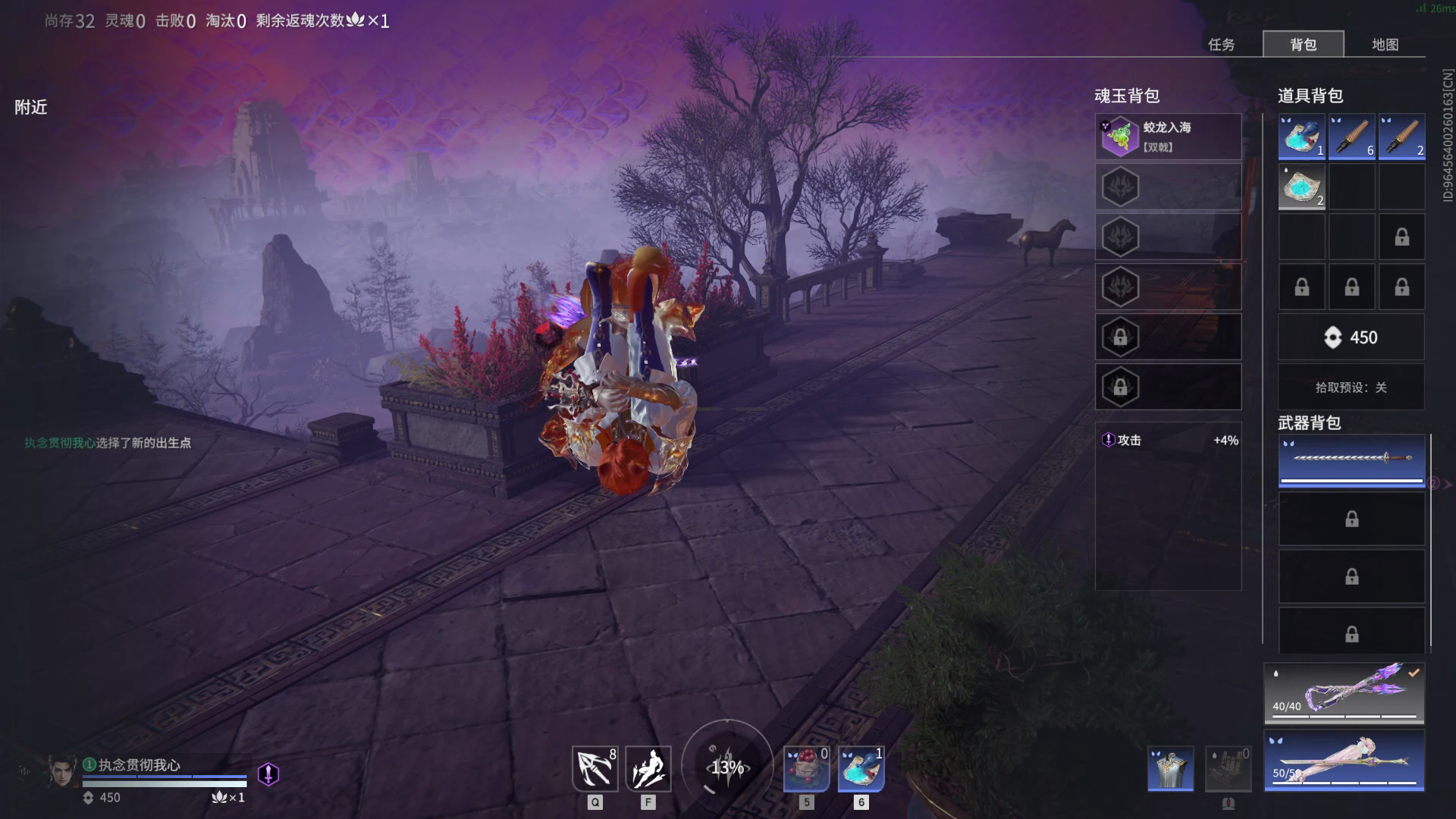1456x819 pixels.
Task: Switch to the 任务 tab
Action: pyautogui.click(x=1221, y=45)
